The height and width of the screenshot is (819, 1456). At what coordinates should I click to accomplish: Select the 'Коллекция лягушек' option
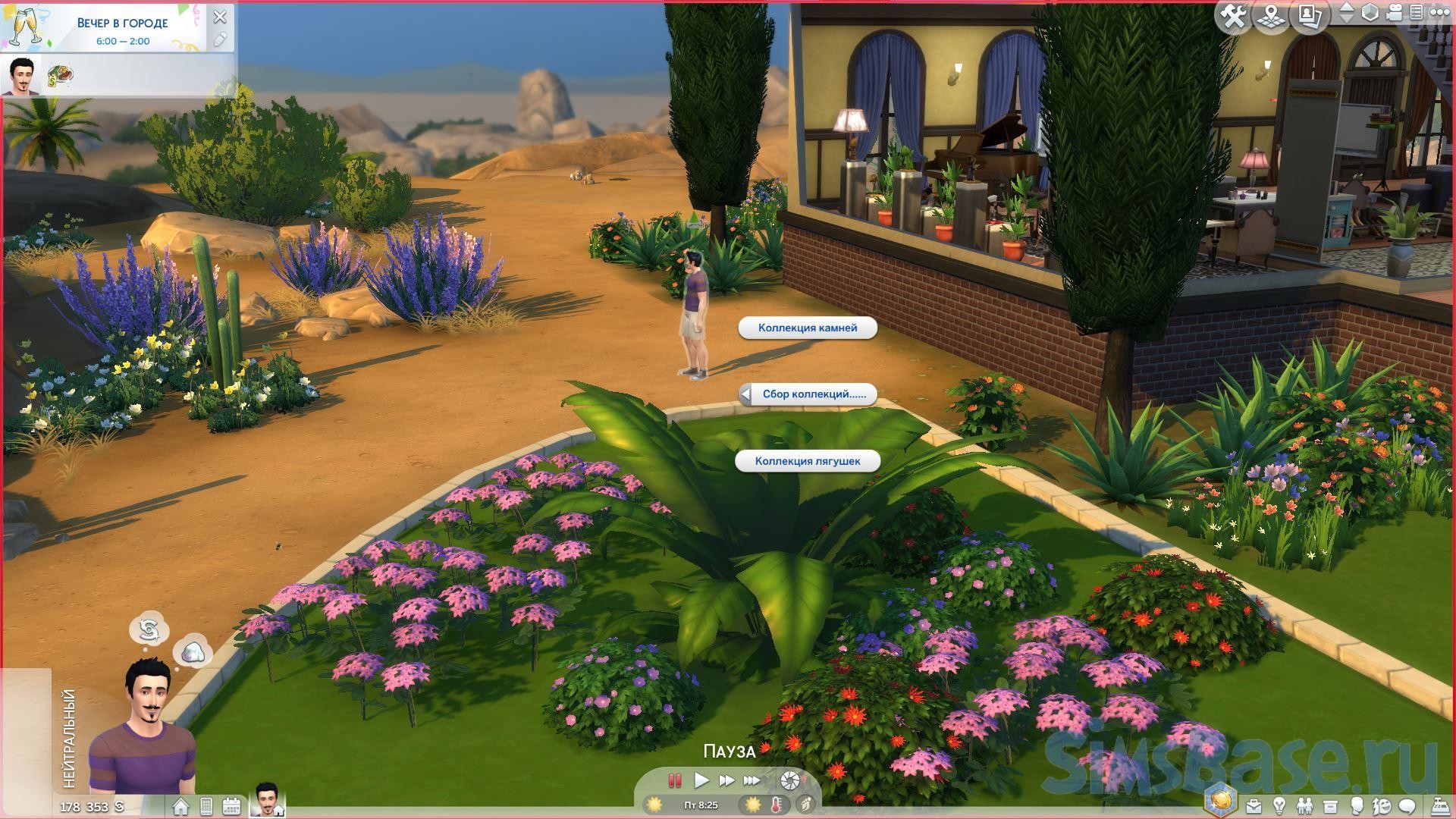(808, 461)
